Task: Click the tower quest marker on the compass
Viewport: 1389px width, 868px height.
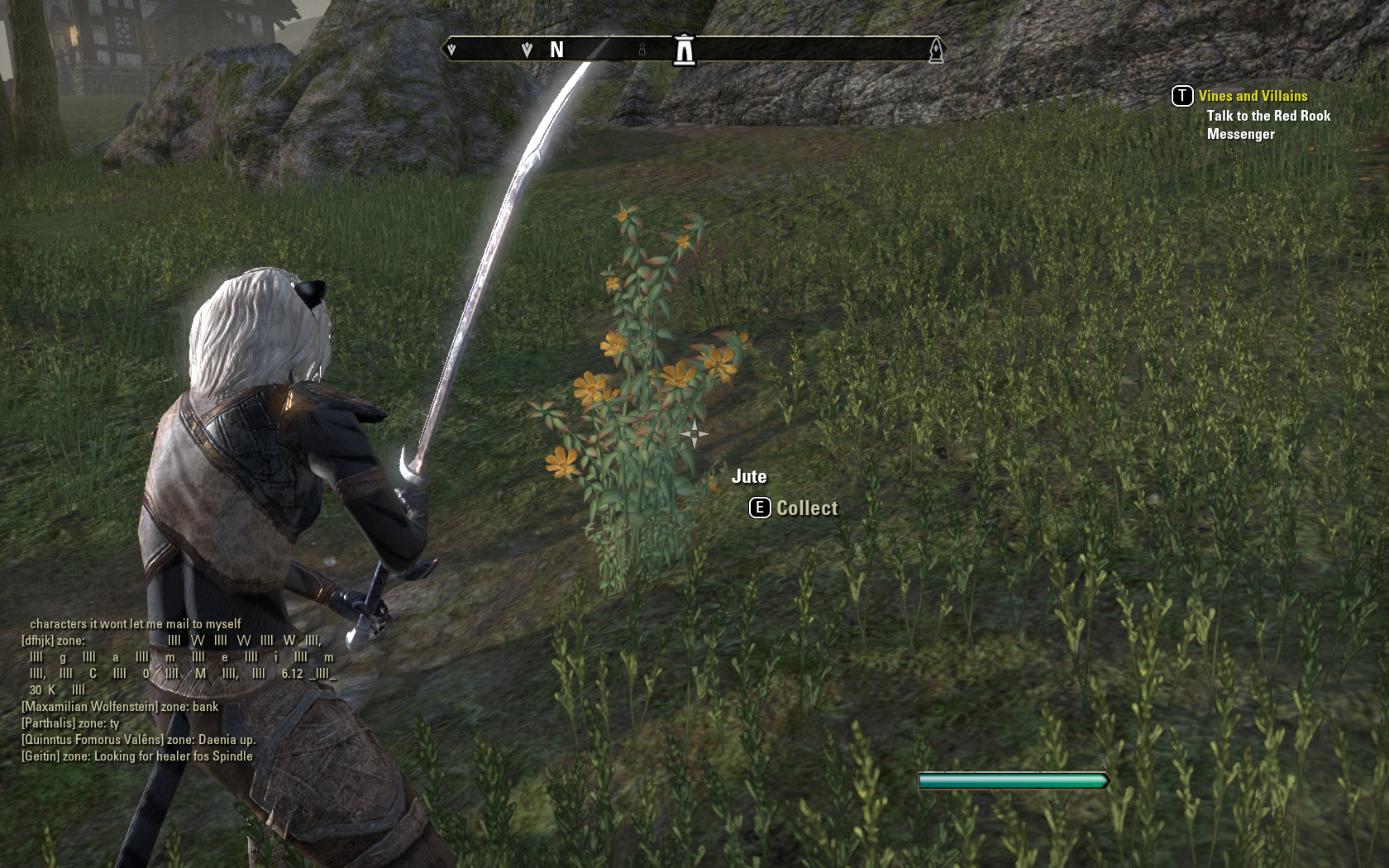Action: [684, 50]
